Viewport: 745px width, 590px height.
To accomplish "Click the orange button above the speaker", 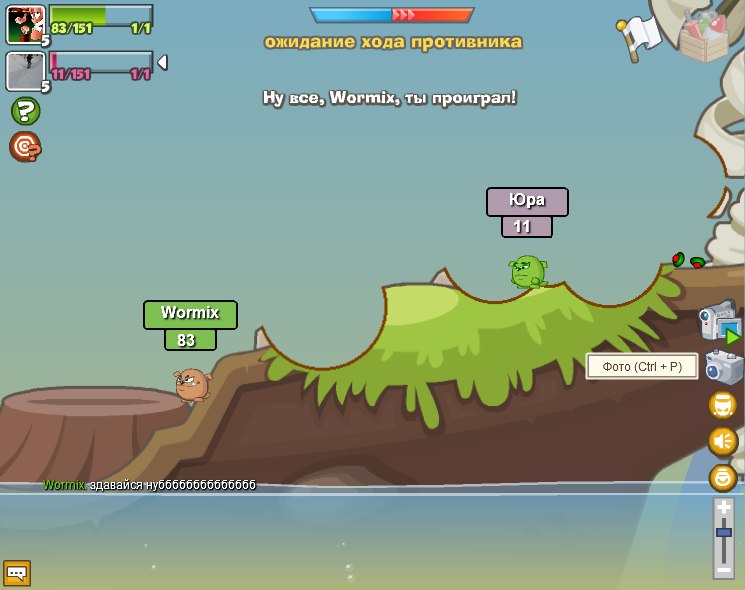I will [722, 405].
